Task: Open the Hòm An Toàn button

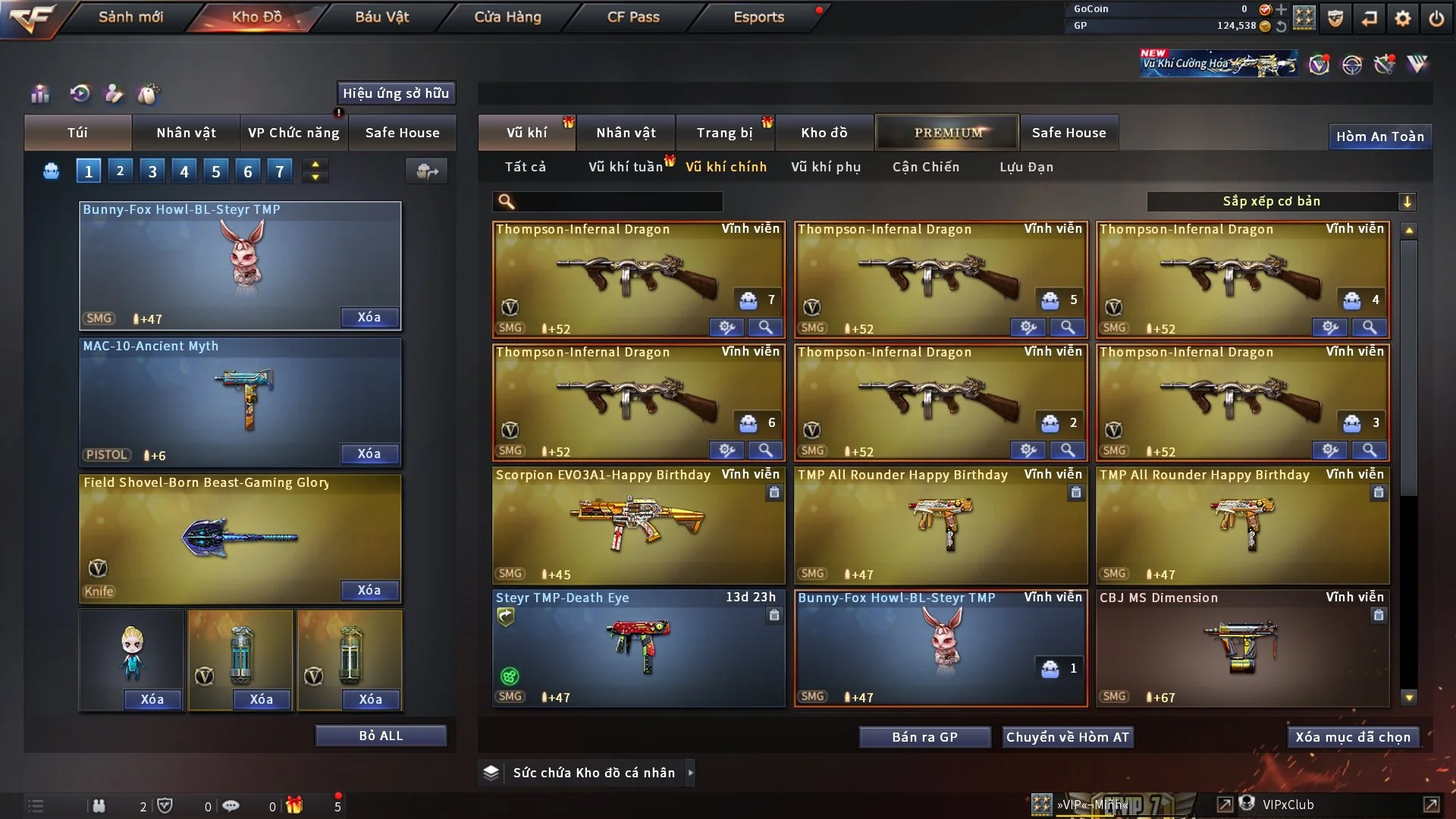Action: pyautogui.click(x=1379, y=136)
